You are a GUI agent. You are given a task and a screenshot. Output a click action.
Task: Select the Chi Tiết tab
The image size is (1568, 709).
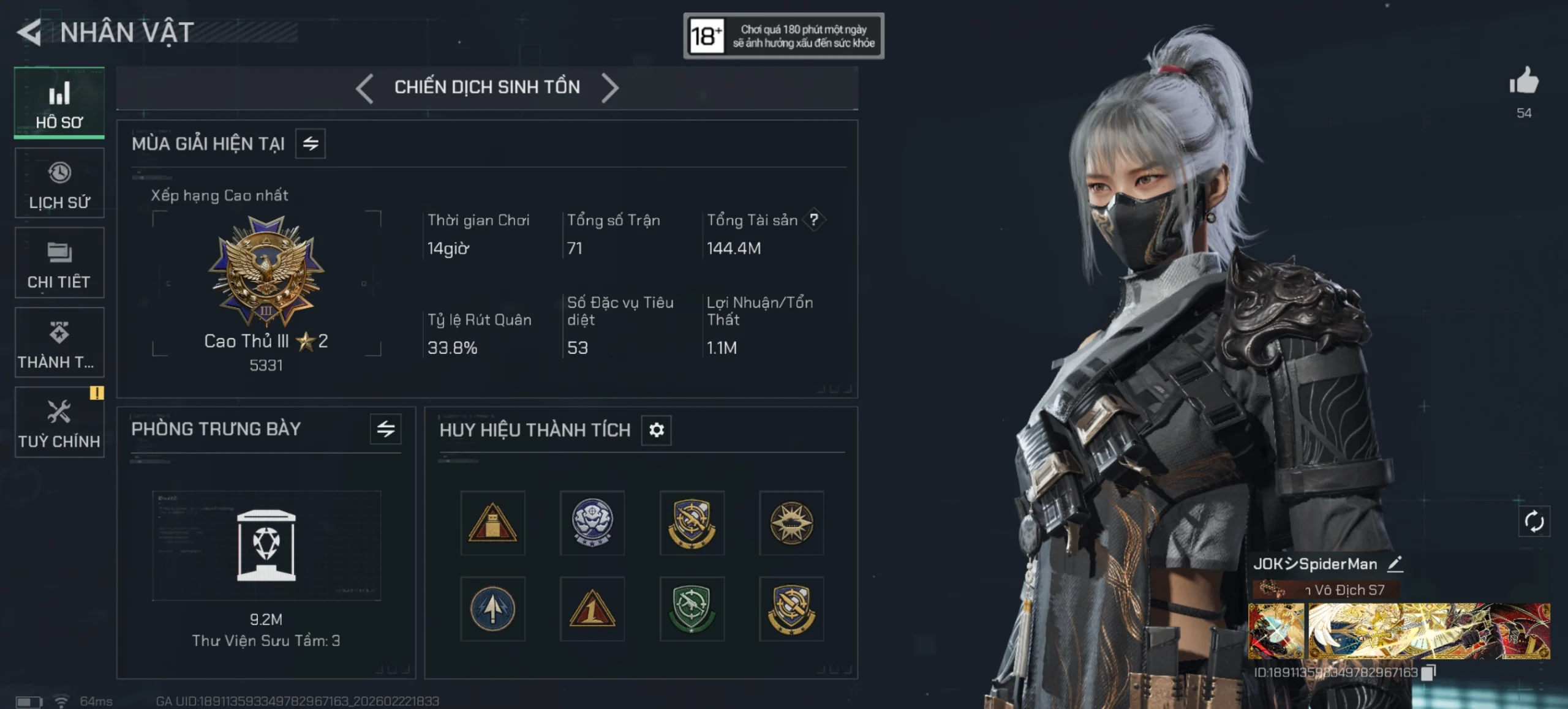coord(59,263)
